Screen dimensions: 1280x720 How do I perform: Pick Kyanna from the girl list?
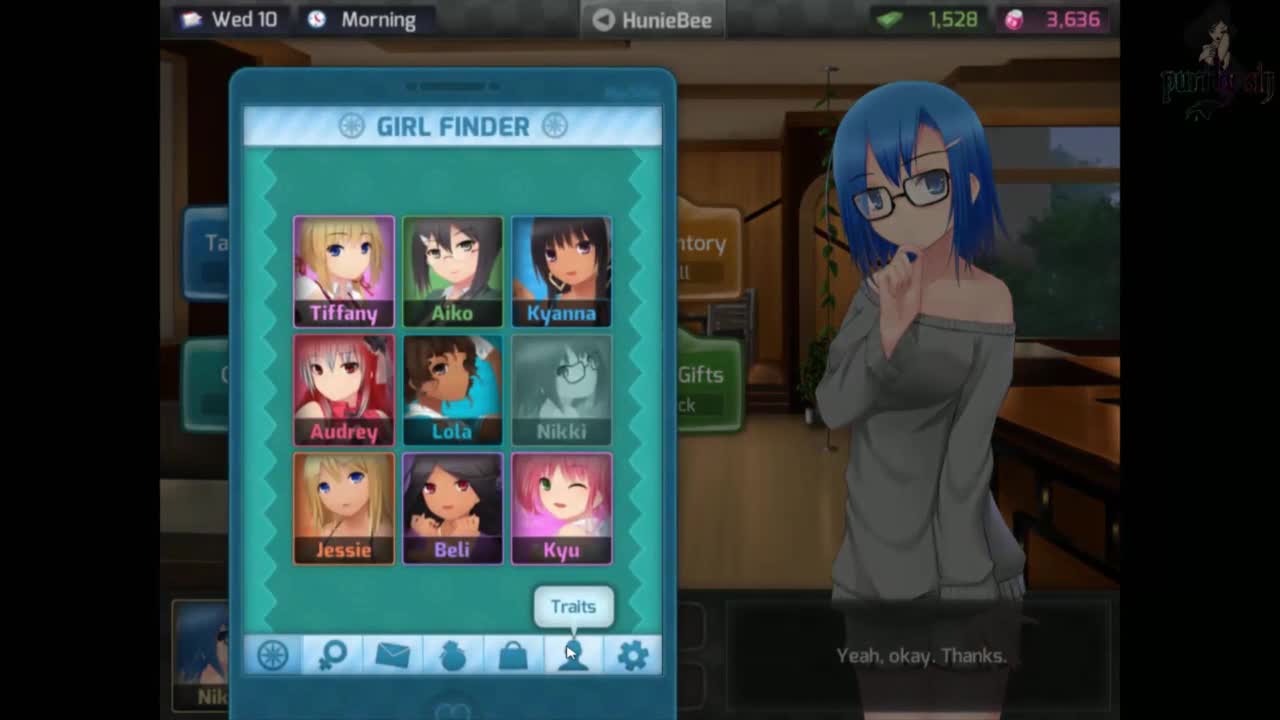pyautogui.click(x=561, y=271)
